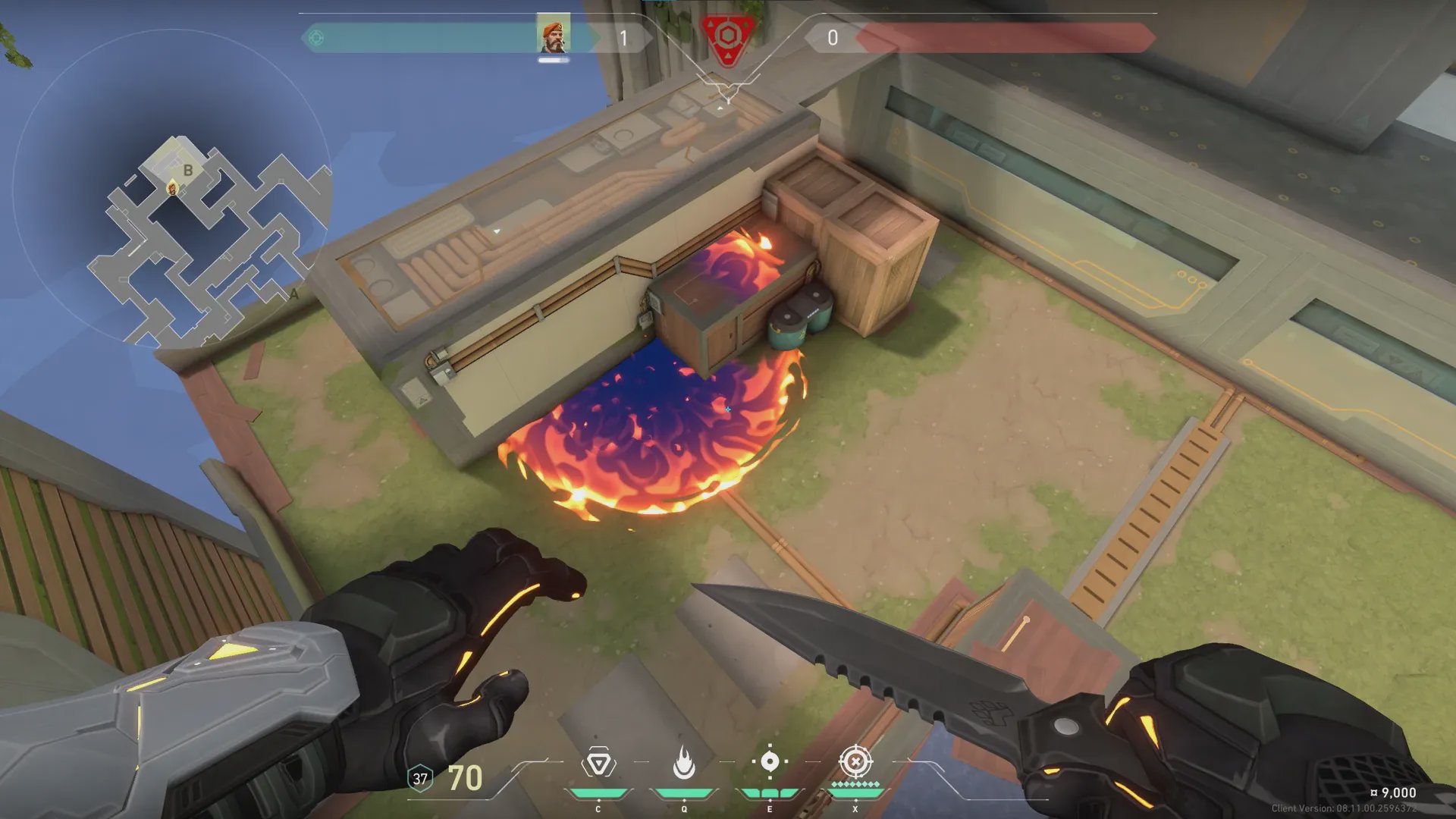This screenshot has height=819, width=1456.
Task: Click the red spike emblem at top center
Action: coord(727,38)
